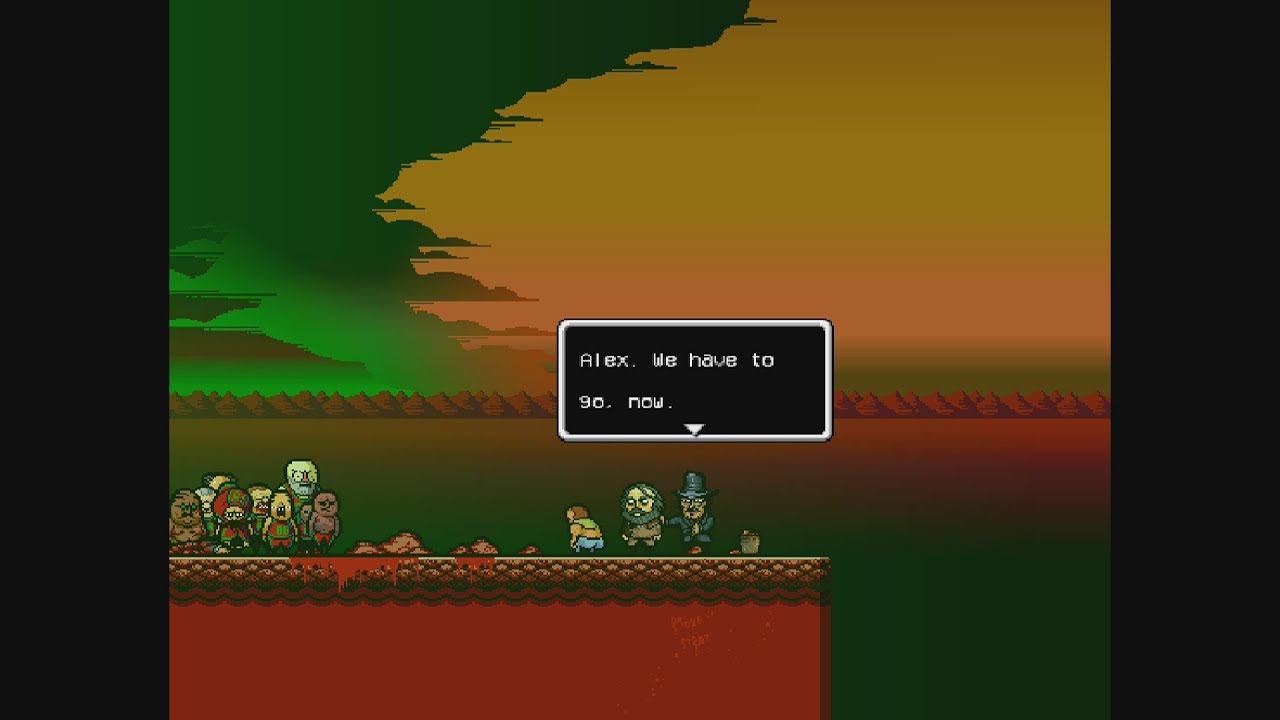The height and width of the screenshot is (720, 1280).
Task: Select the bearded man in rags
Action: 640,512
